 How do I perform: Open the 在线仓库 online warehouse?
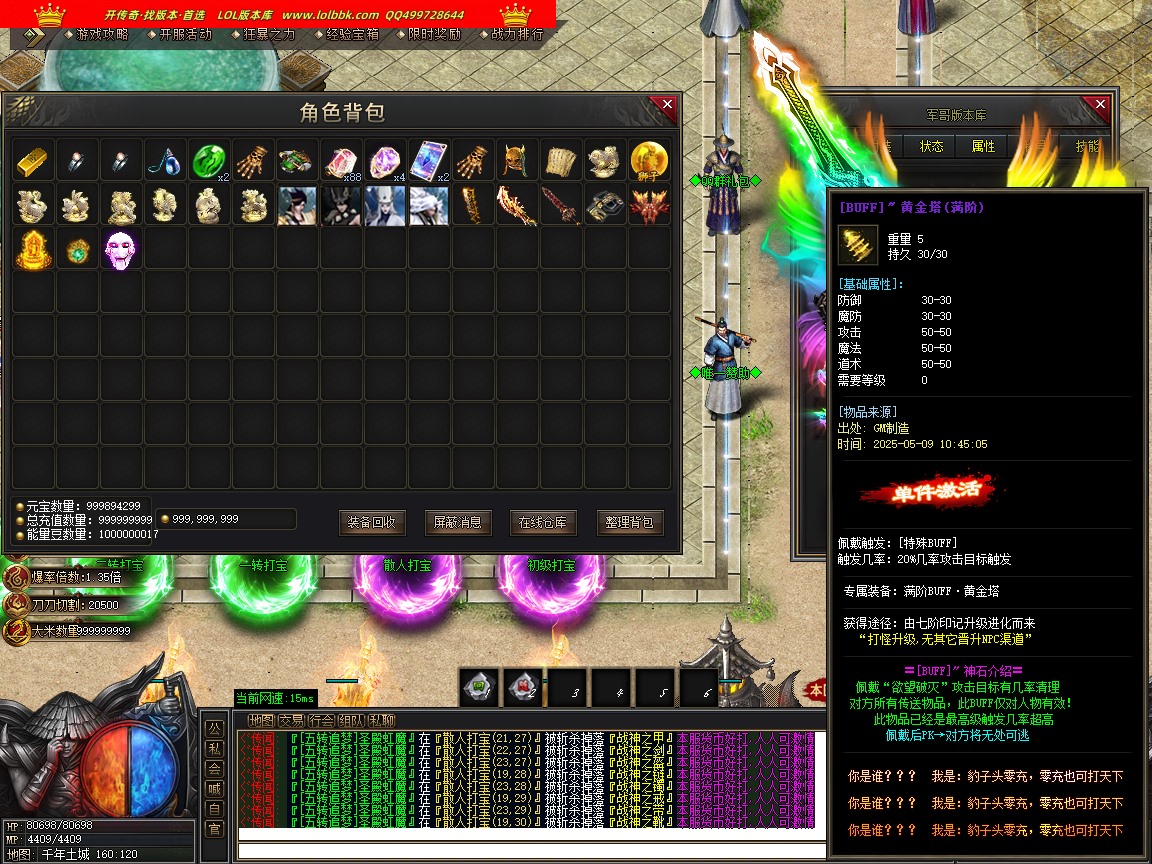543,522
